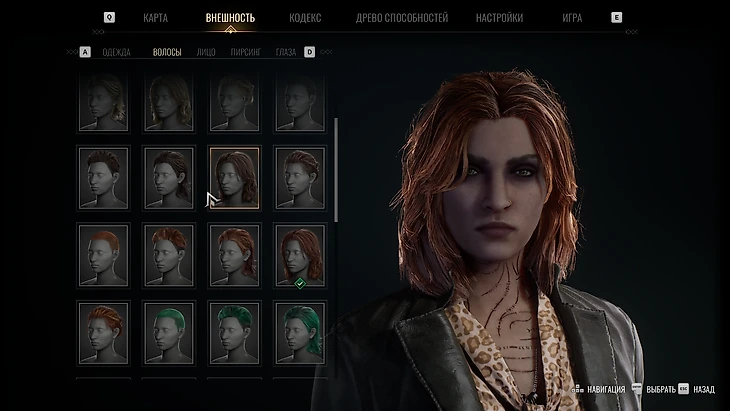
Task: Select the Глаза category
Action: coord(286,52)
